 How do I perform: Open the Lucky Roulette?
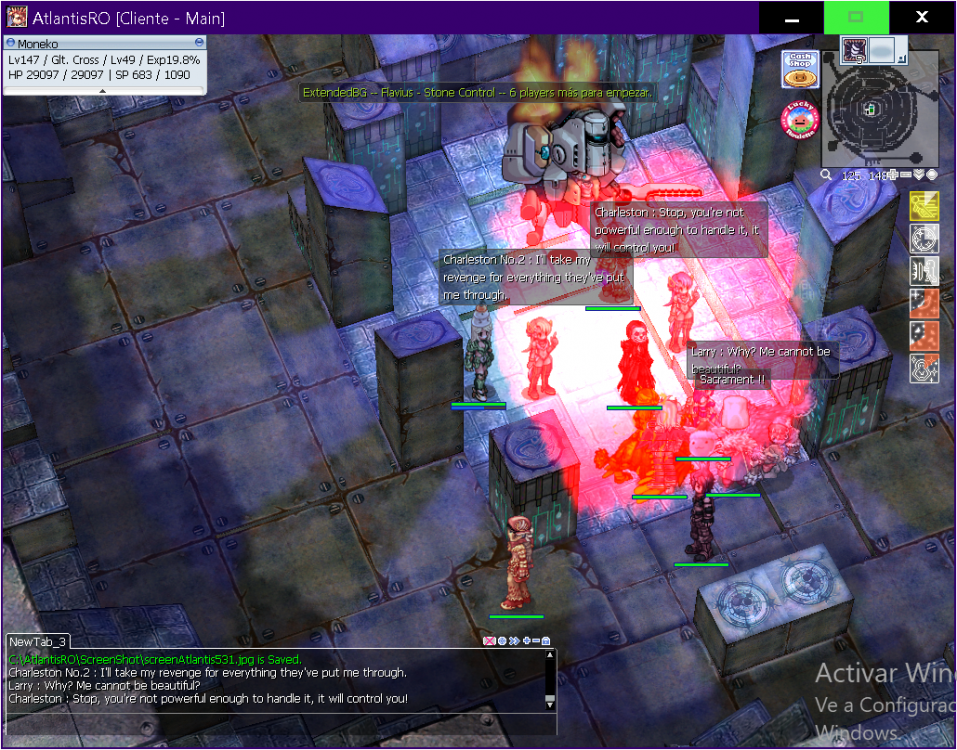pyautogui.click(x=800, y=119)
